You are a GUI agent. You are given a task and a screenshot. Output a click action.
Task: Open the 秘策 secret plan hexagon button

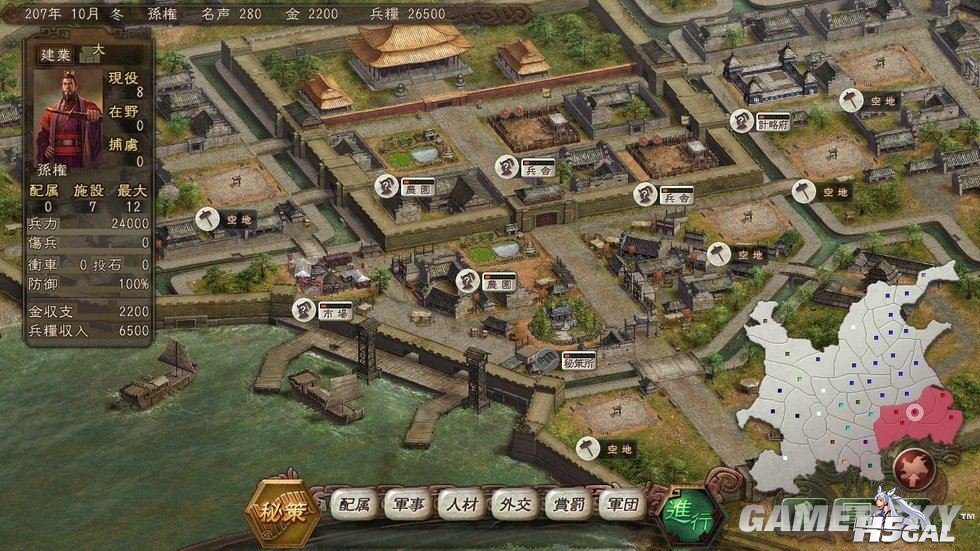point(284,507)
